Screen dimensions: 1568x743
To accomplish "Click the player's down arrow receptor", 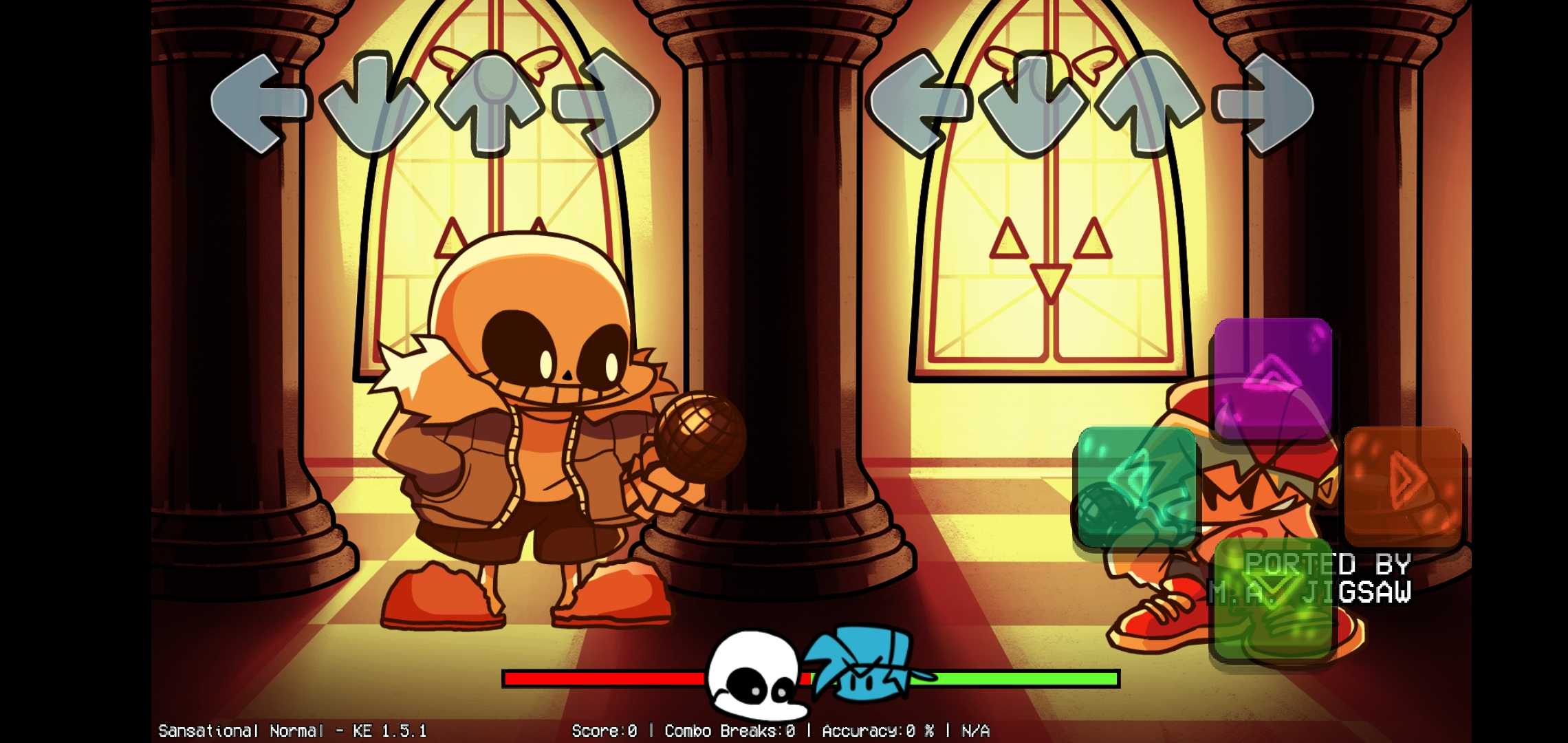I will tap(1035, 103).
